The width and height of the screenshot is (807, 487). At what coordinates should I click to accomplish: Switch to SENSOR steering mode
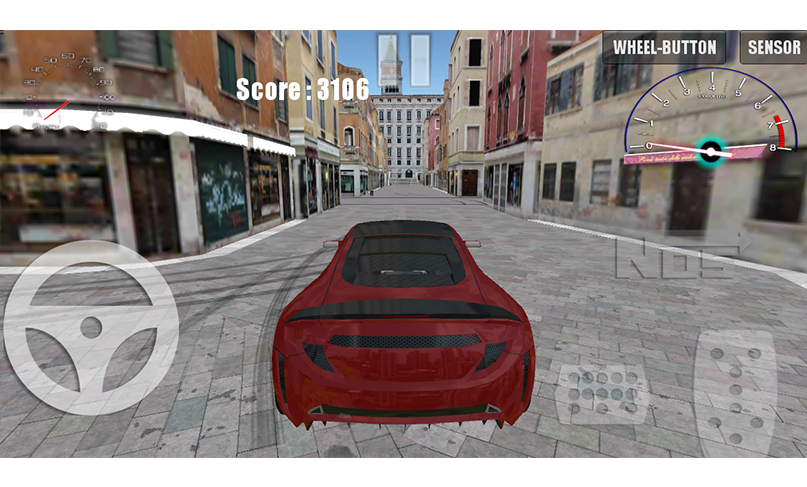773,47
